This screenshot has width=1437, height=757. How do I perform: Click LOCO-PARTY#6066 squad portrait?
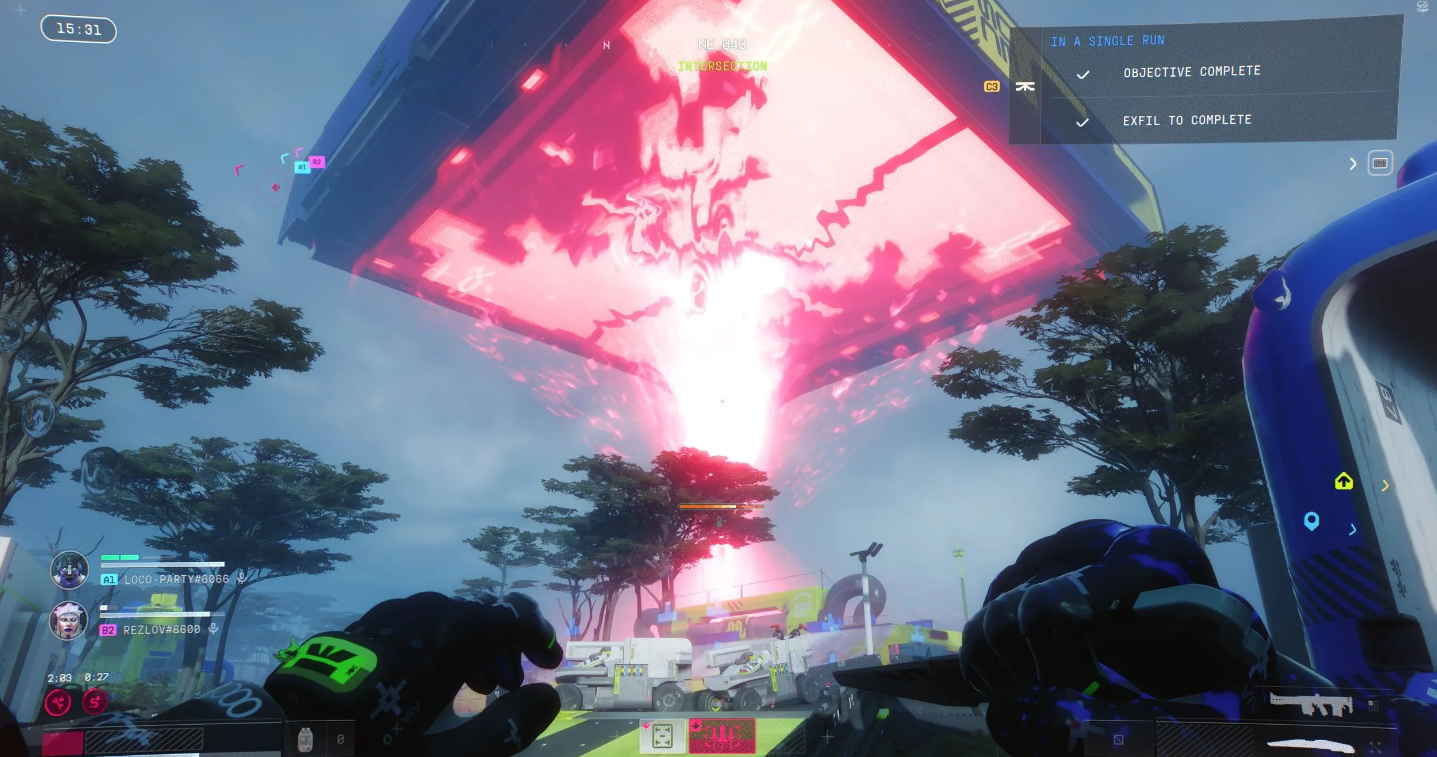(x=70, y=570)
